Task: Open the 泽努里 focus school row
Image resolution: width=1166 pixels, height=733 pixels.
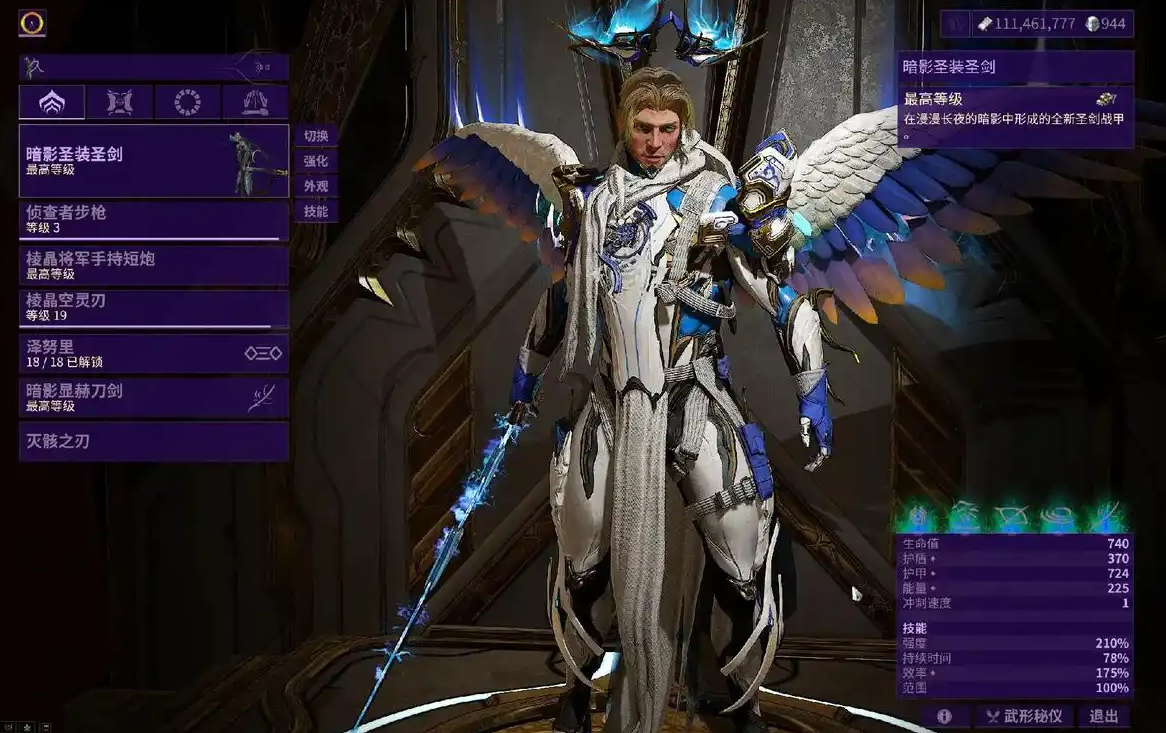Action: coord(153,353)
